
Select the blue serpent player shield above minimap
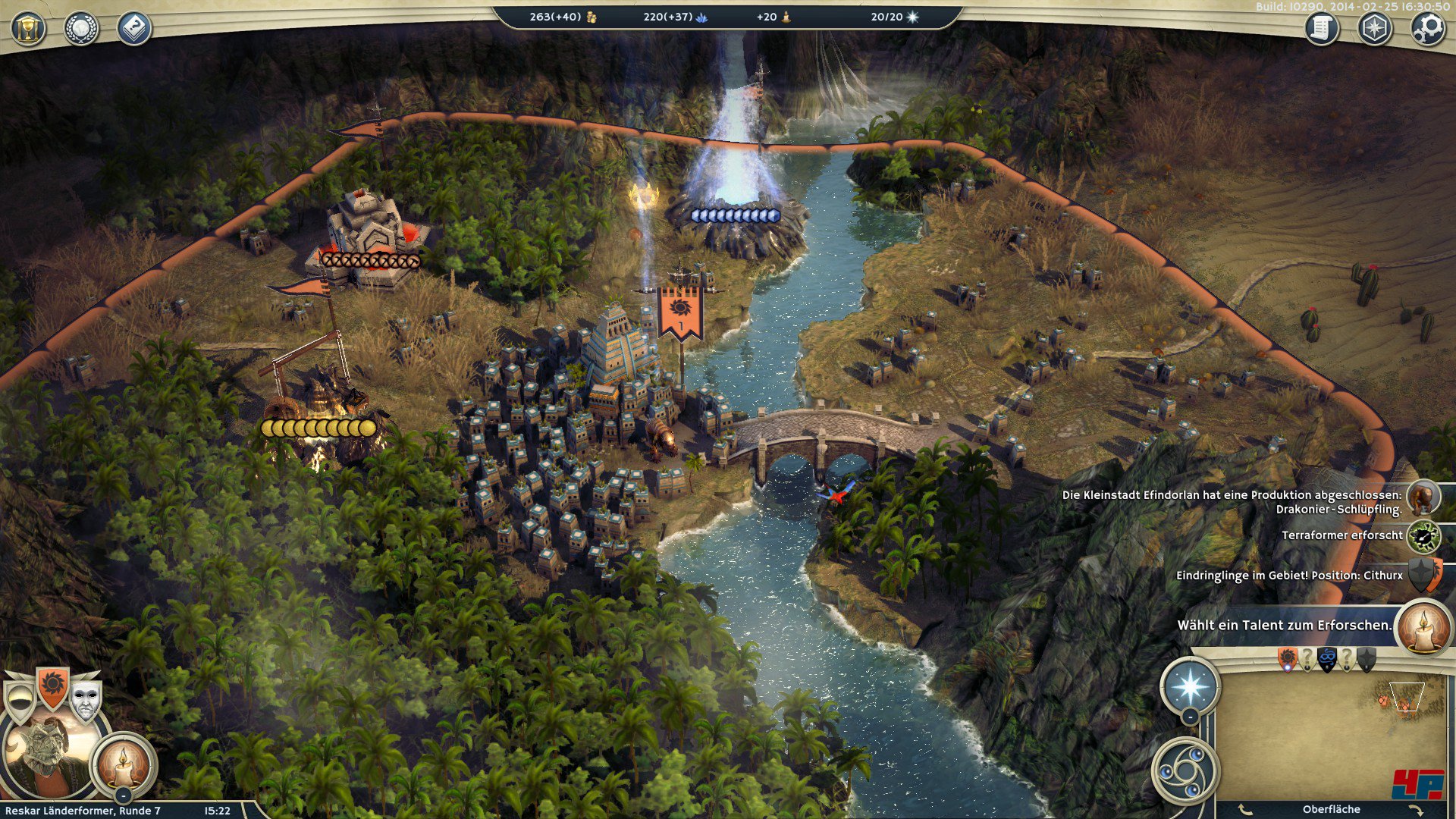(1327, 659)
